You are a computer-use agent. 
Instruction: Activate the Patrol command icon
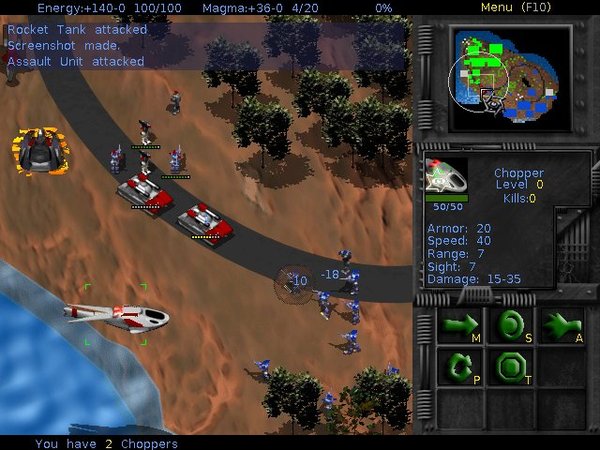[x=461, y=367]
